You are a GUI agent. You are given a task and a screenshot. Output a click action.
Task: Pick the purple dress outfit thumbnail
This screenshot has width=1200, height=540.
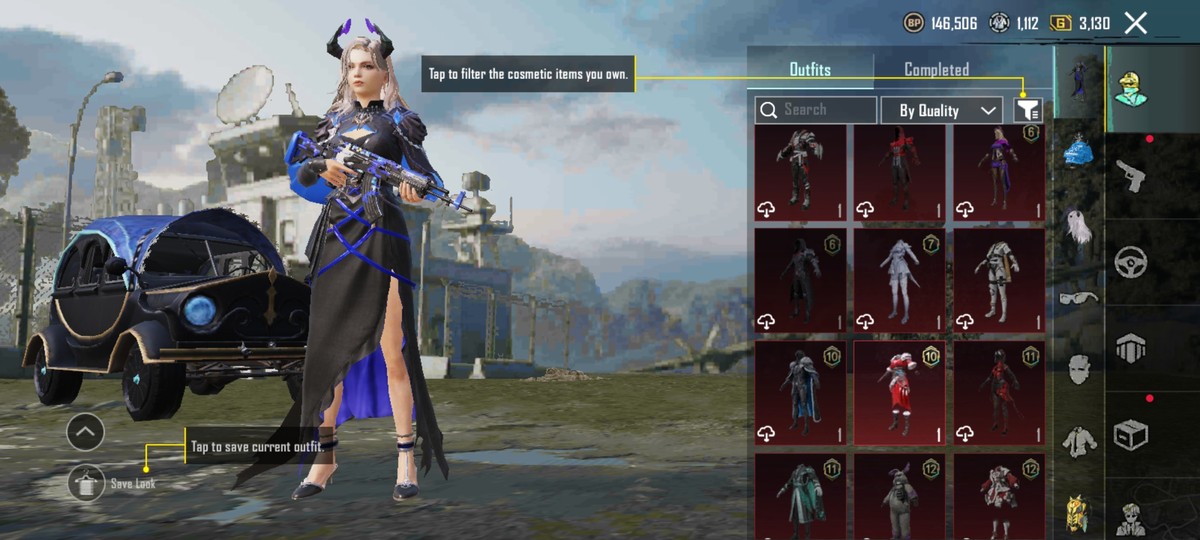(998, 171)
